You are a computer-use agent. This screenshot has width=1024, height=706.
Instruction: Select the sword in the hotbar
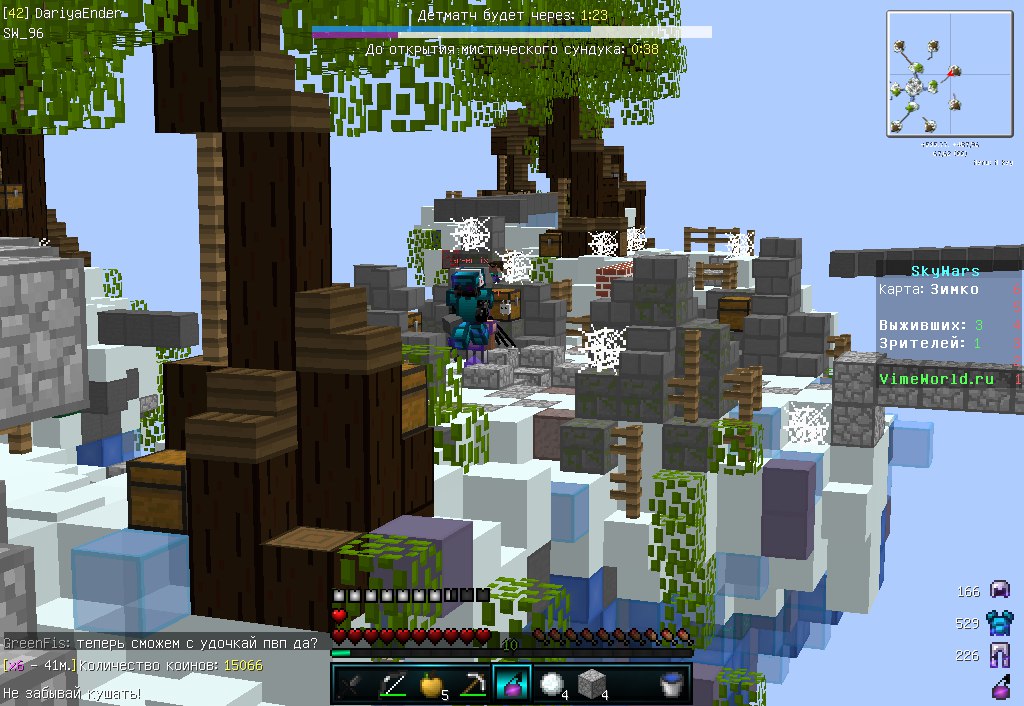[x=351, y=684]
